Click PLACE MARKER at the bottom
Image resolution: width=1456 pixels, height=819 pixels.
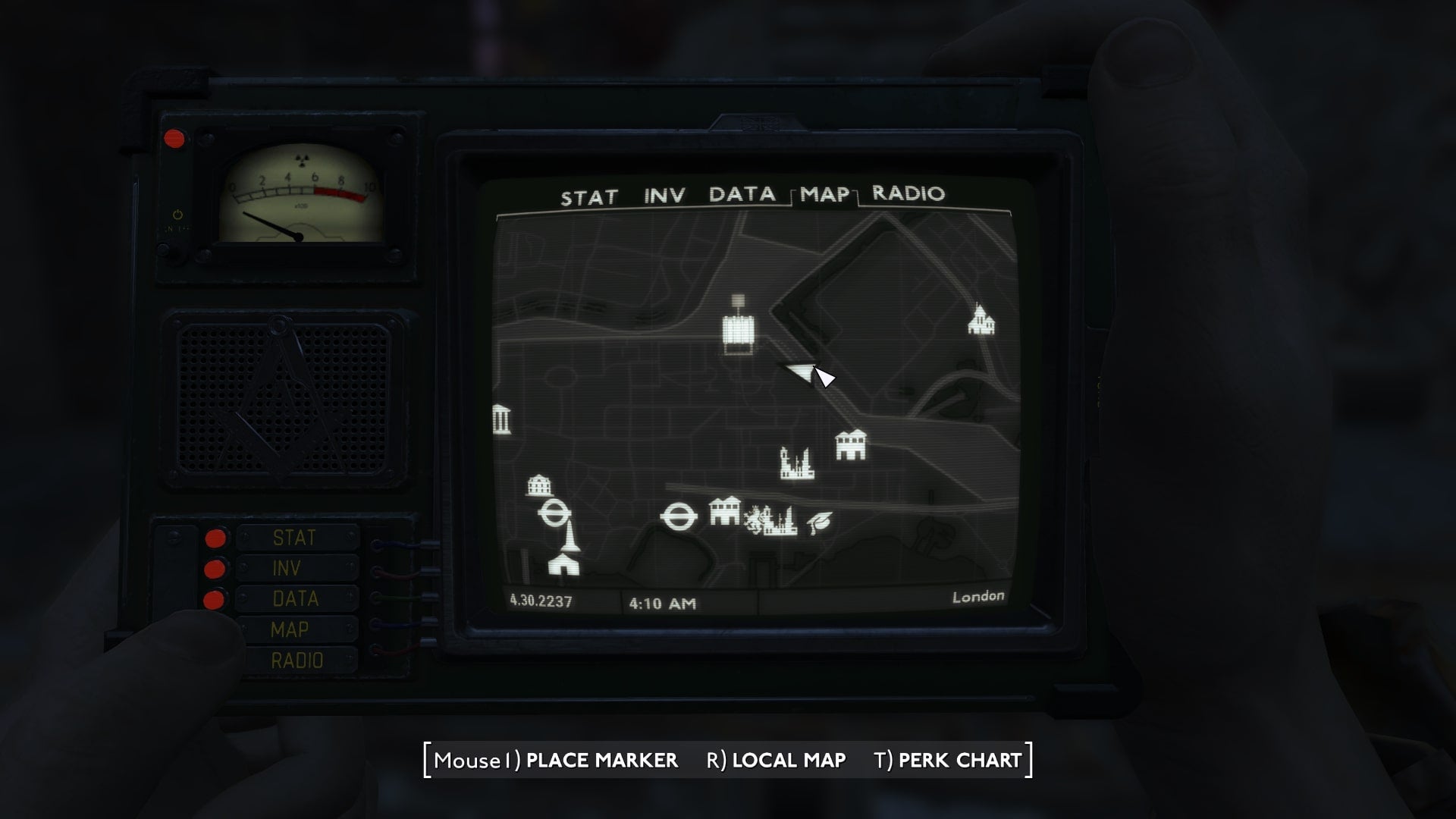(x=603, y=761)
